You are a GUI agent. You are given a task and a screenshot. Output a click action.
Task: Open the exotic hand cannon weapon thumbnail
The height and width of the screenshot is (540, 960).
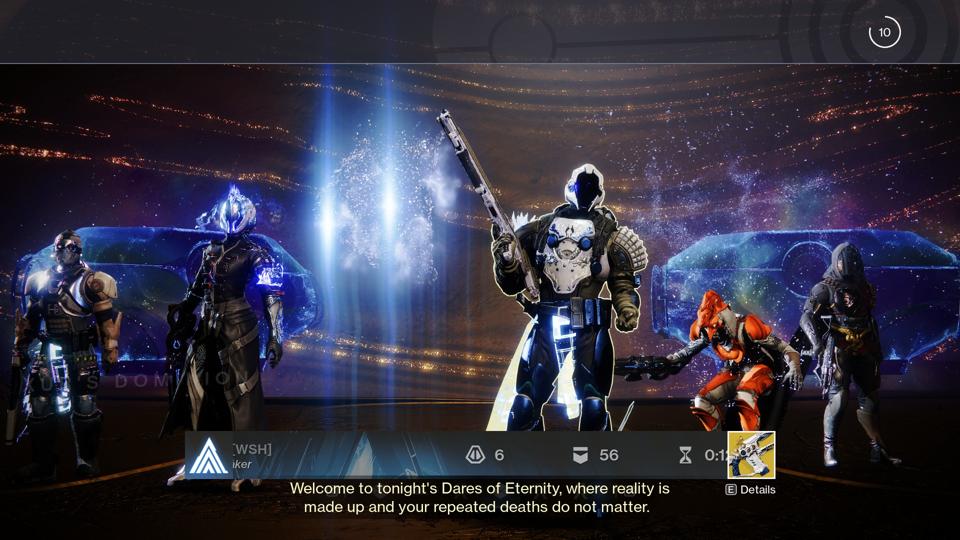click(751, 455)
